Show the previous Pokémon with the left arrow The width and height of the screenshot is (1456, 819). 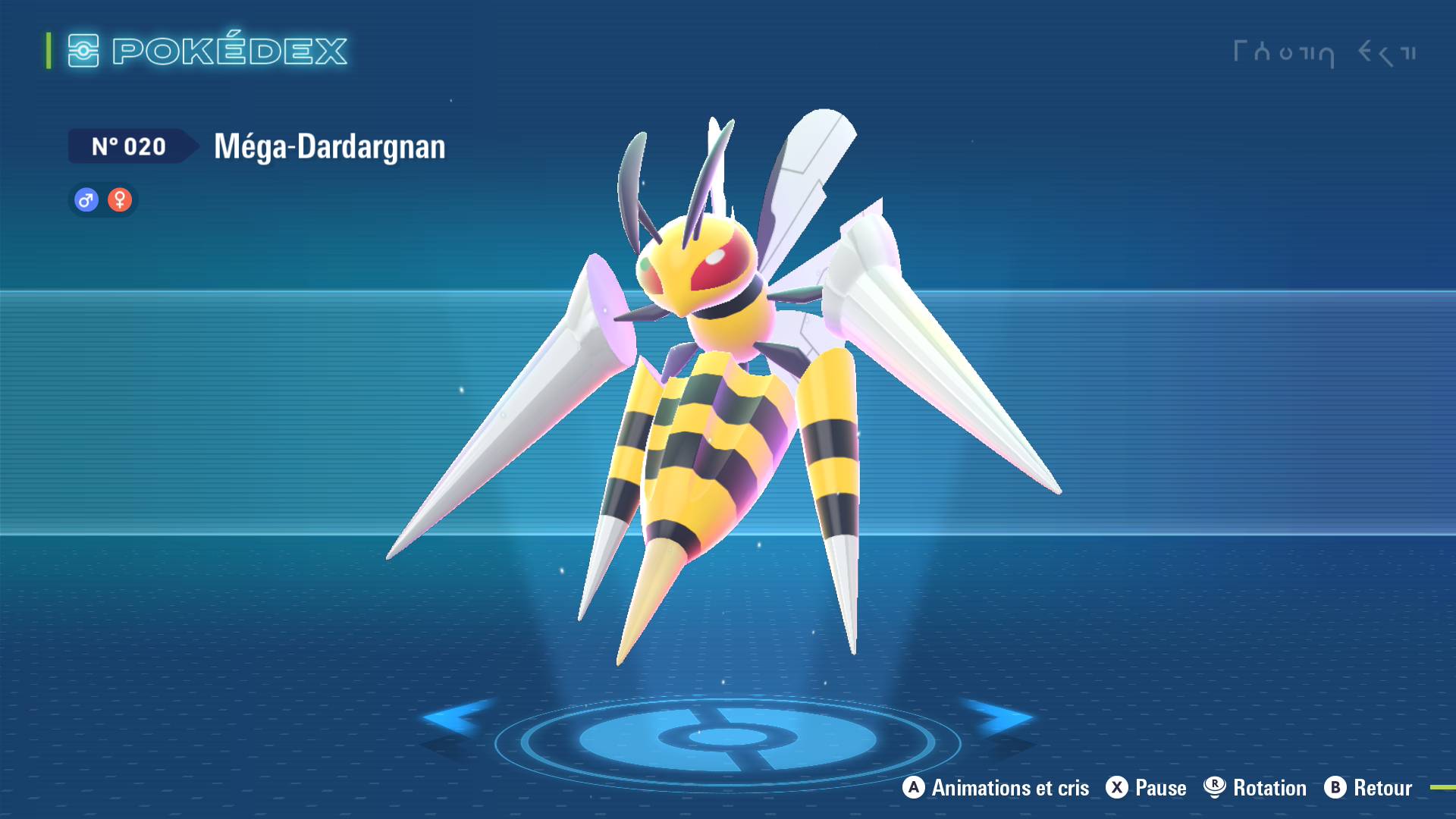point(455,717)
